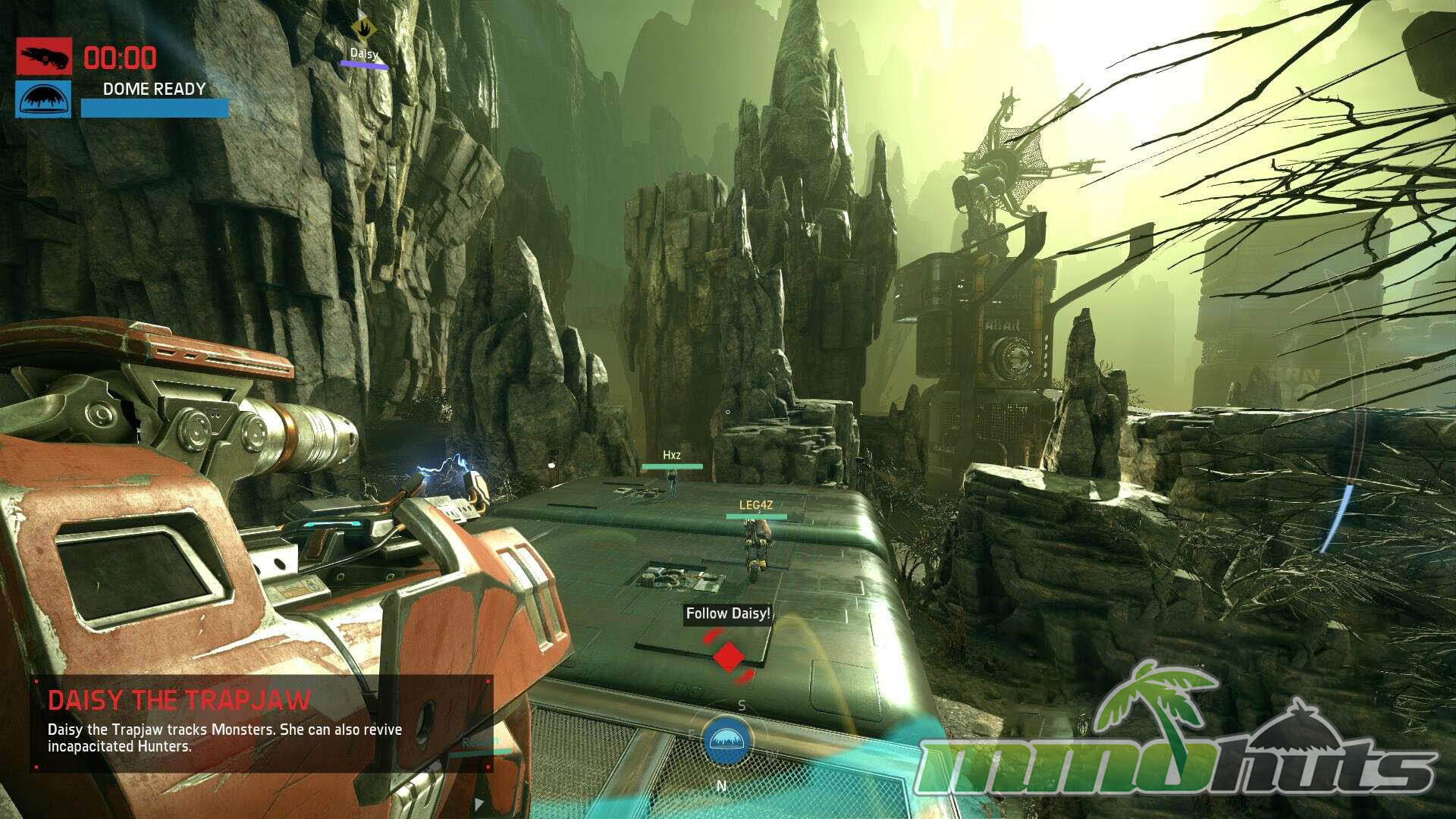Click the red monster tracker icon
The width and height of the screenshot is (1456, 819).
pos(44,56)
